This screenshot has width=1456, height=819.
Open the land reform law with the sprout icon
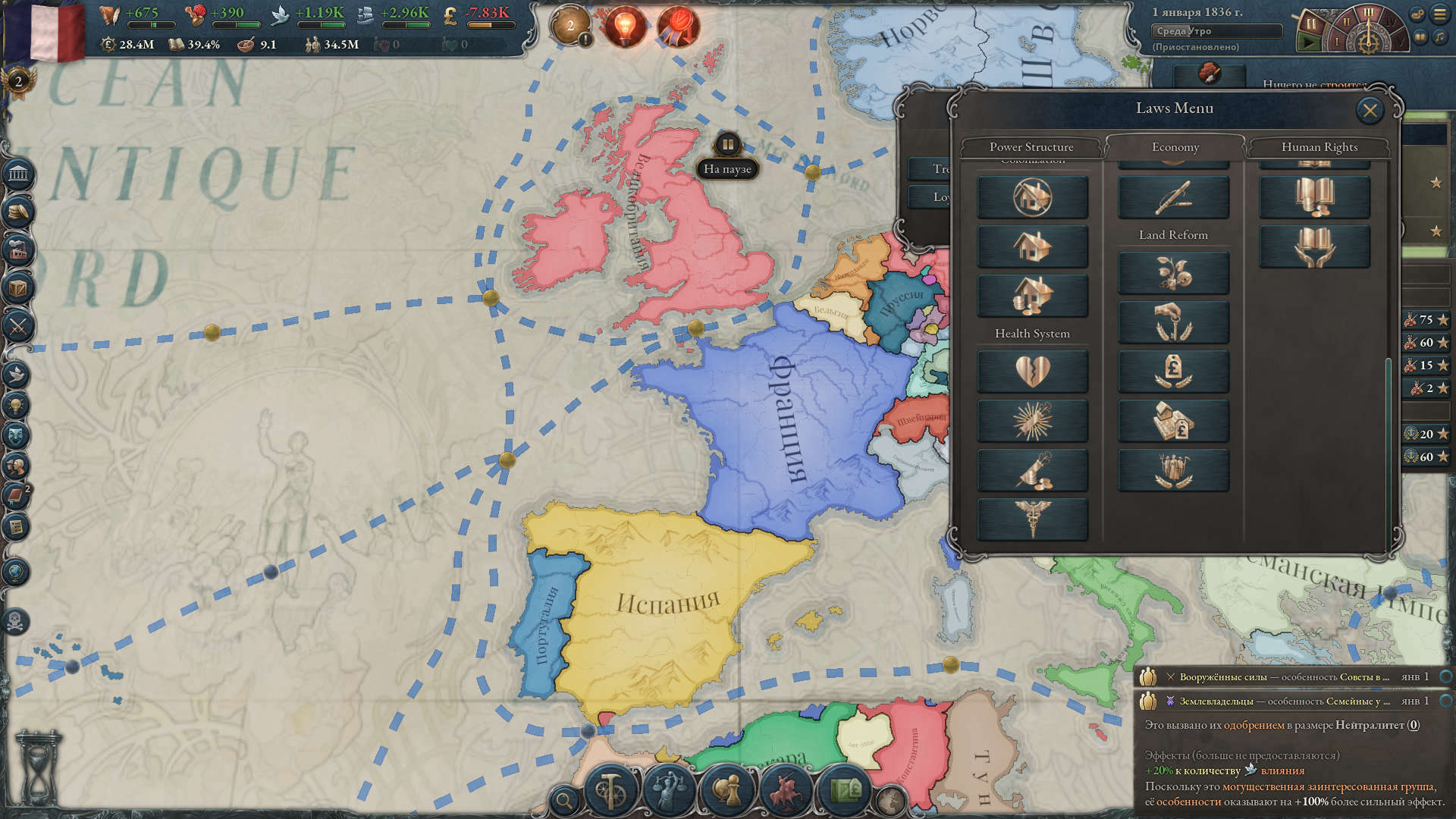pos(1174,273)
